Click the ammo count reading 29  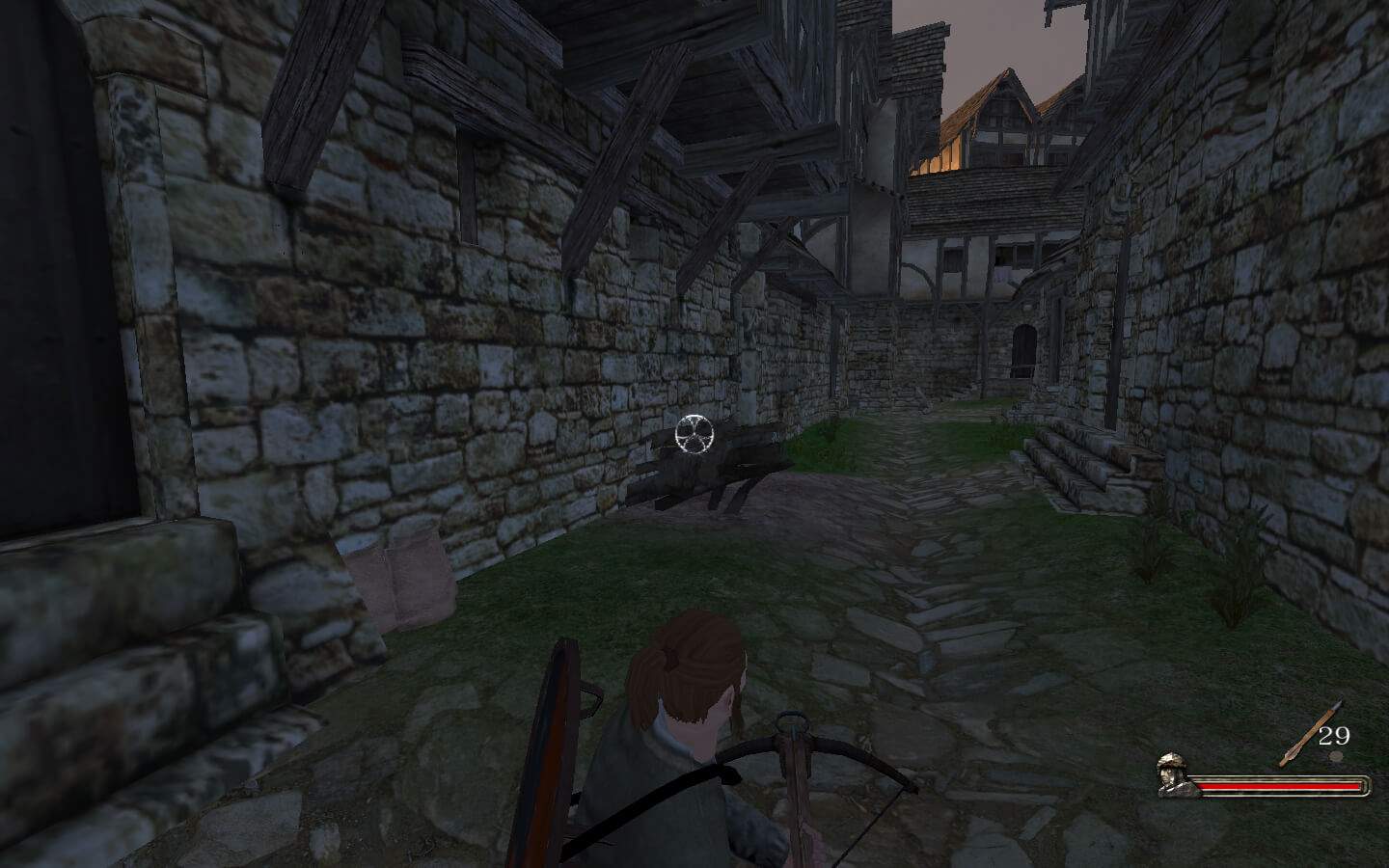tap(1334, 736)
